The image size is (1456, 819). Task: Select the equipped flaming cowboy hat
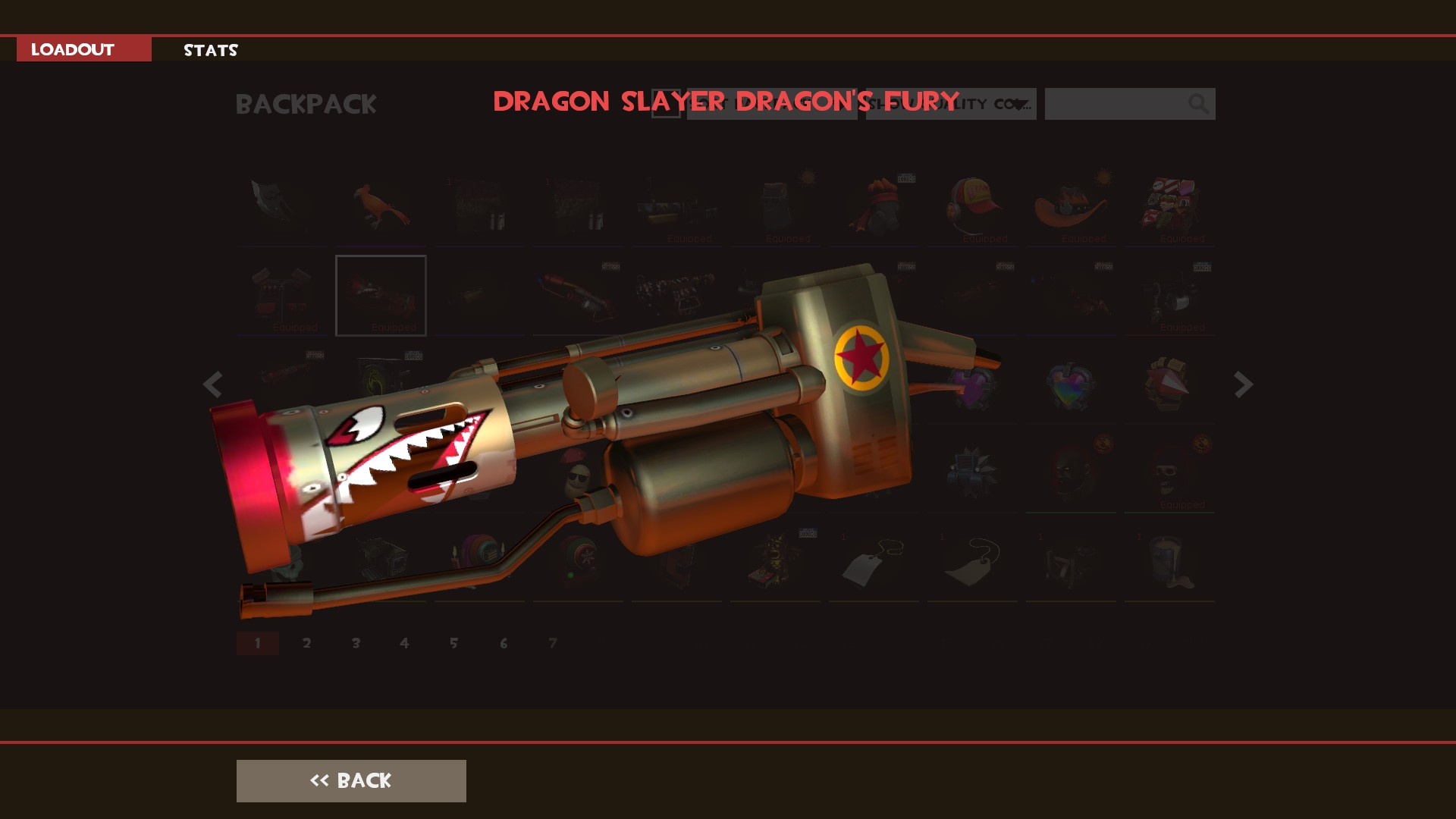[x=1071, y=205]
